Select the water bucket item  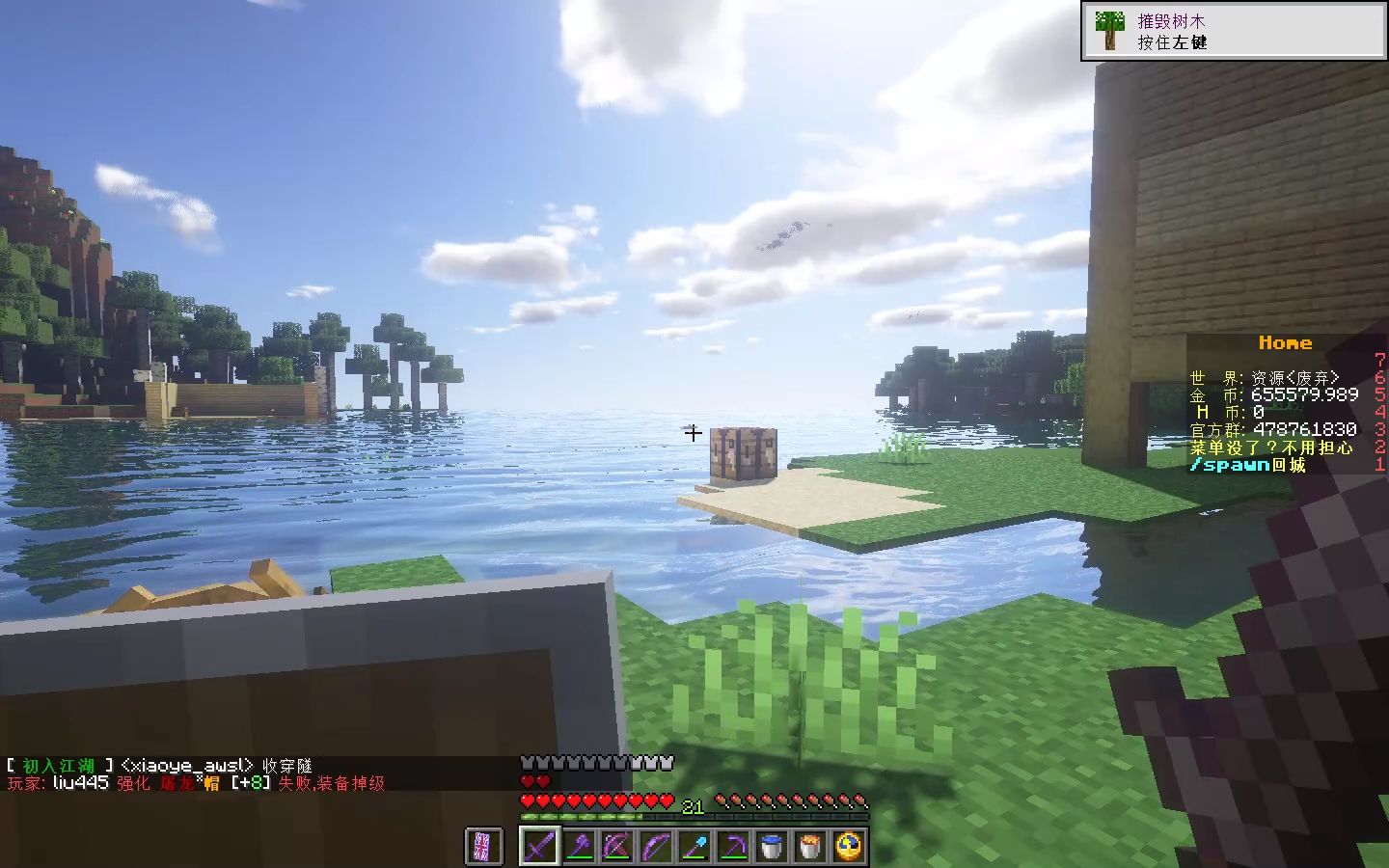coord(772,846)
